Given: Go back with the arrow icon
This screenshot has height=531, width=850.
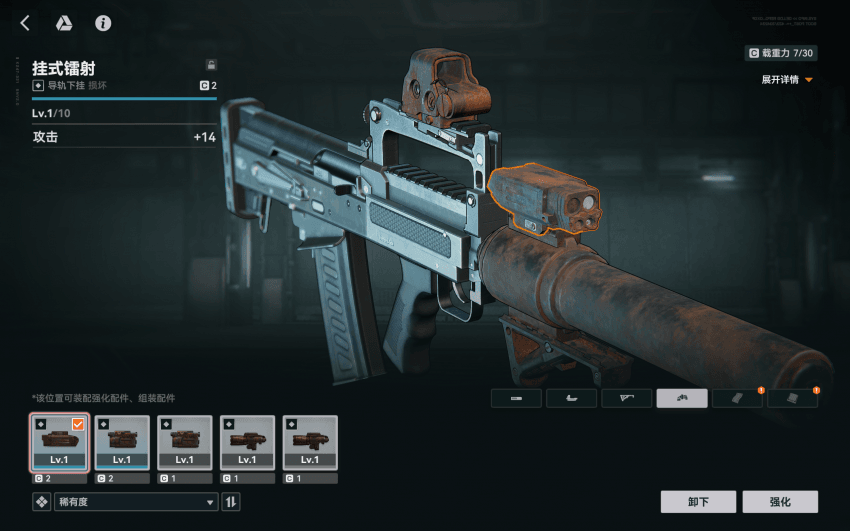Looking at the screenshot, I should coord(25,23).
